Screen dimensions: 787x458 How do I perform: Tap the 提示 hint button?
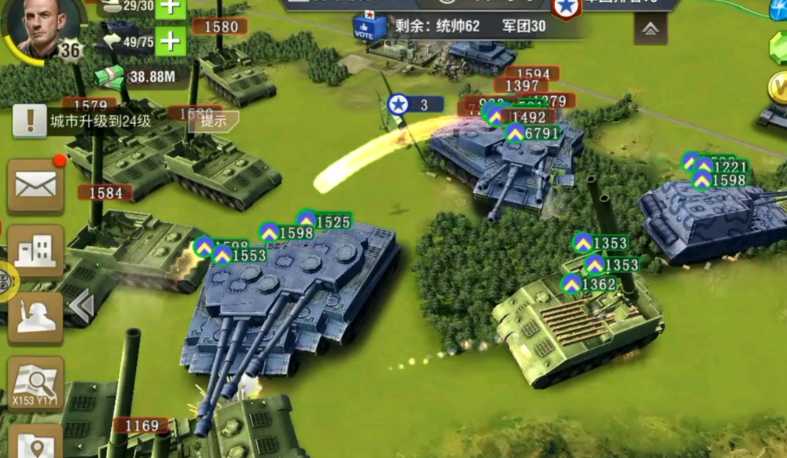tap(213, 120)
